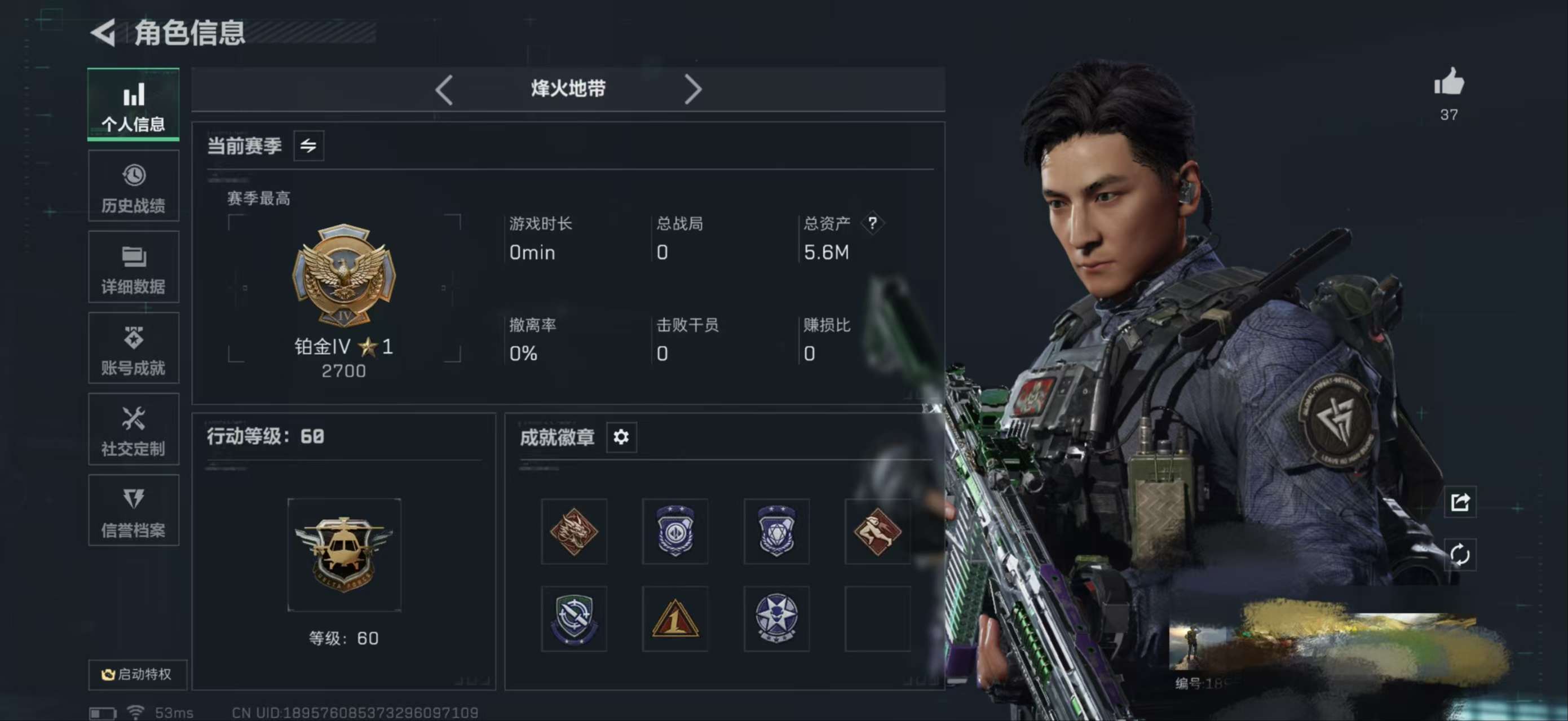Switch to previous game mode with left arrow
Viewport: 1568px width, 721px height.
tap(444, 90)
